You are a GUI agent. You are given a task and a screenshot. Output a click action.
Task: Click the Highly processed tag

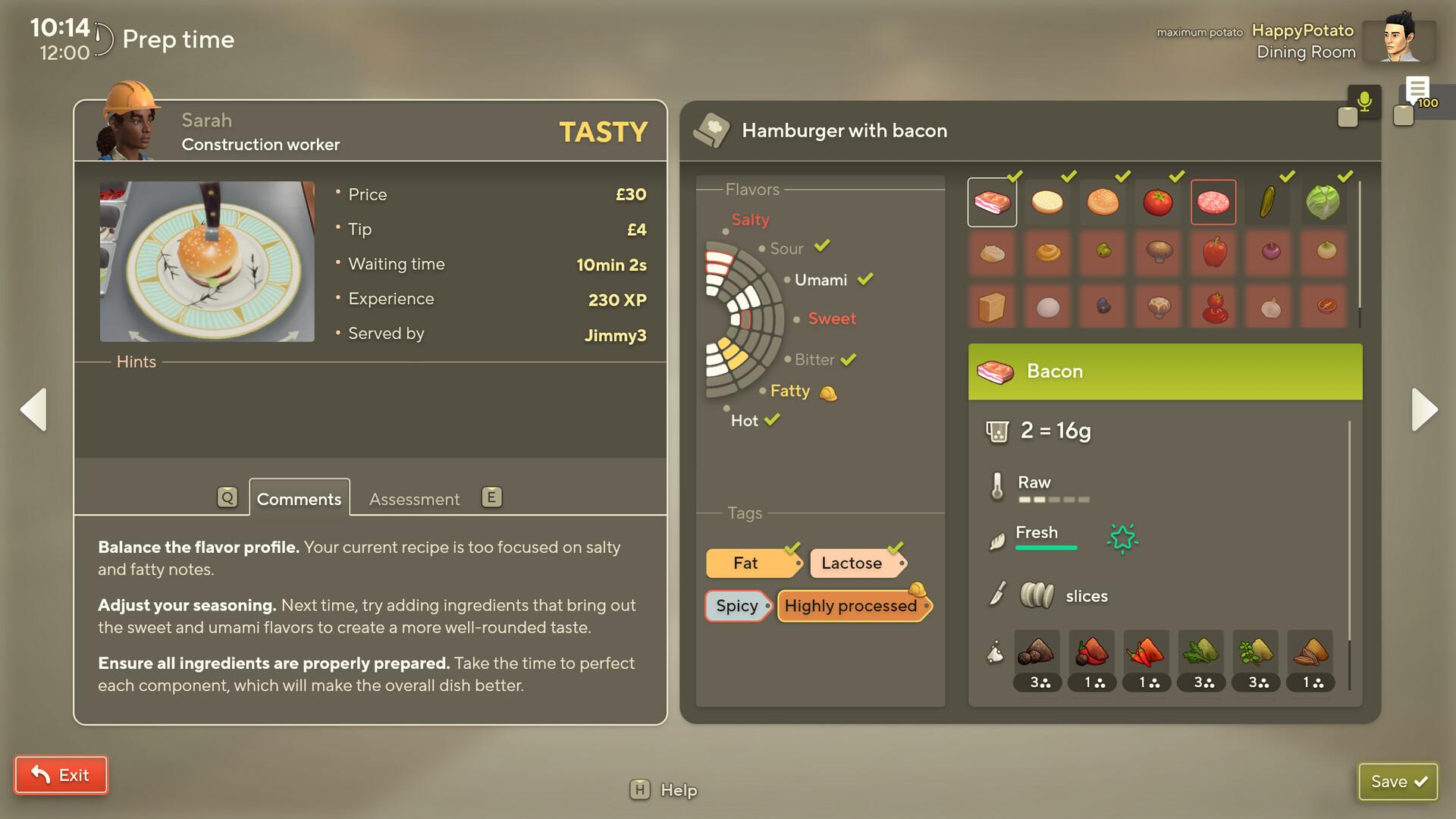[x=851, y=606]
